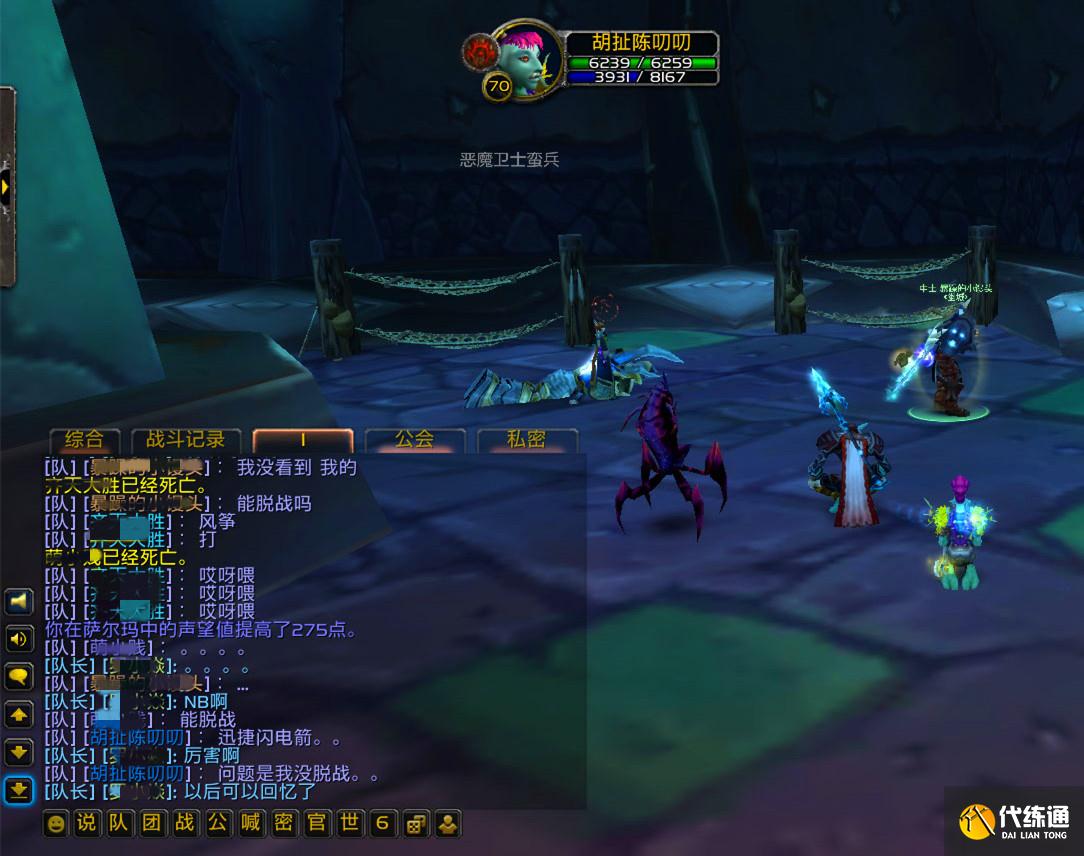
Task: Click the target portrait of 胡扯陈叨叨
Action: (520, 58)
